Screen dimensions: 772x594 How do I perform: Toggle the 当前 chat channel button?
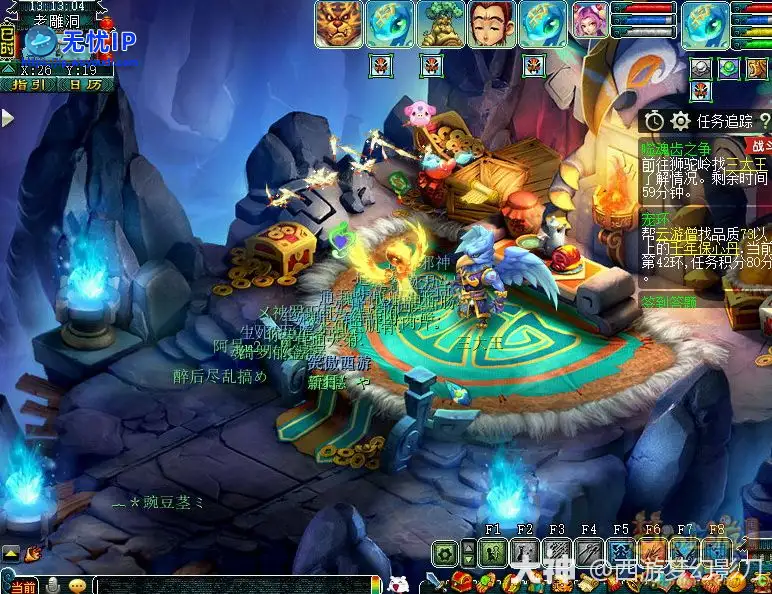(22, 585)
